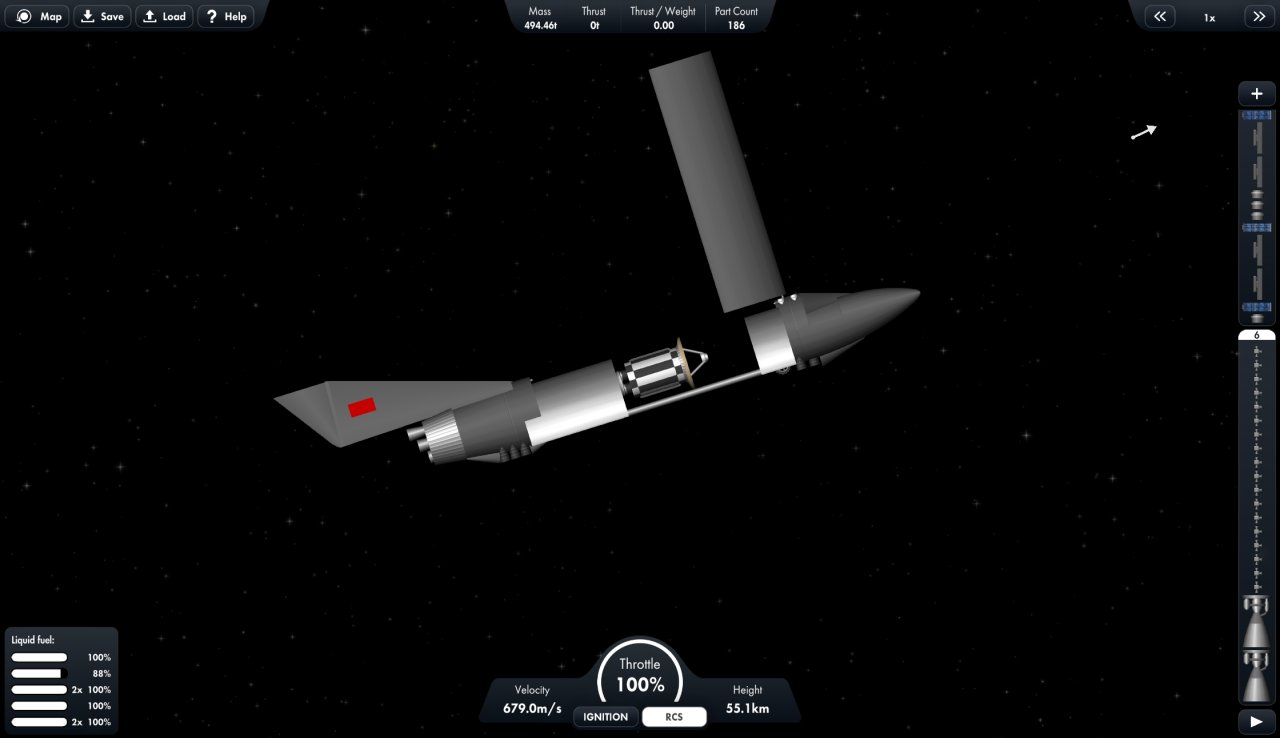This screenshot has height=738, width=1280.
Task: Expand stage 6 in the staging list
Action: coord(1256,335)
